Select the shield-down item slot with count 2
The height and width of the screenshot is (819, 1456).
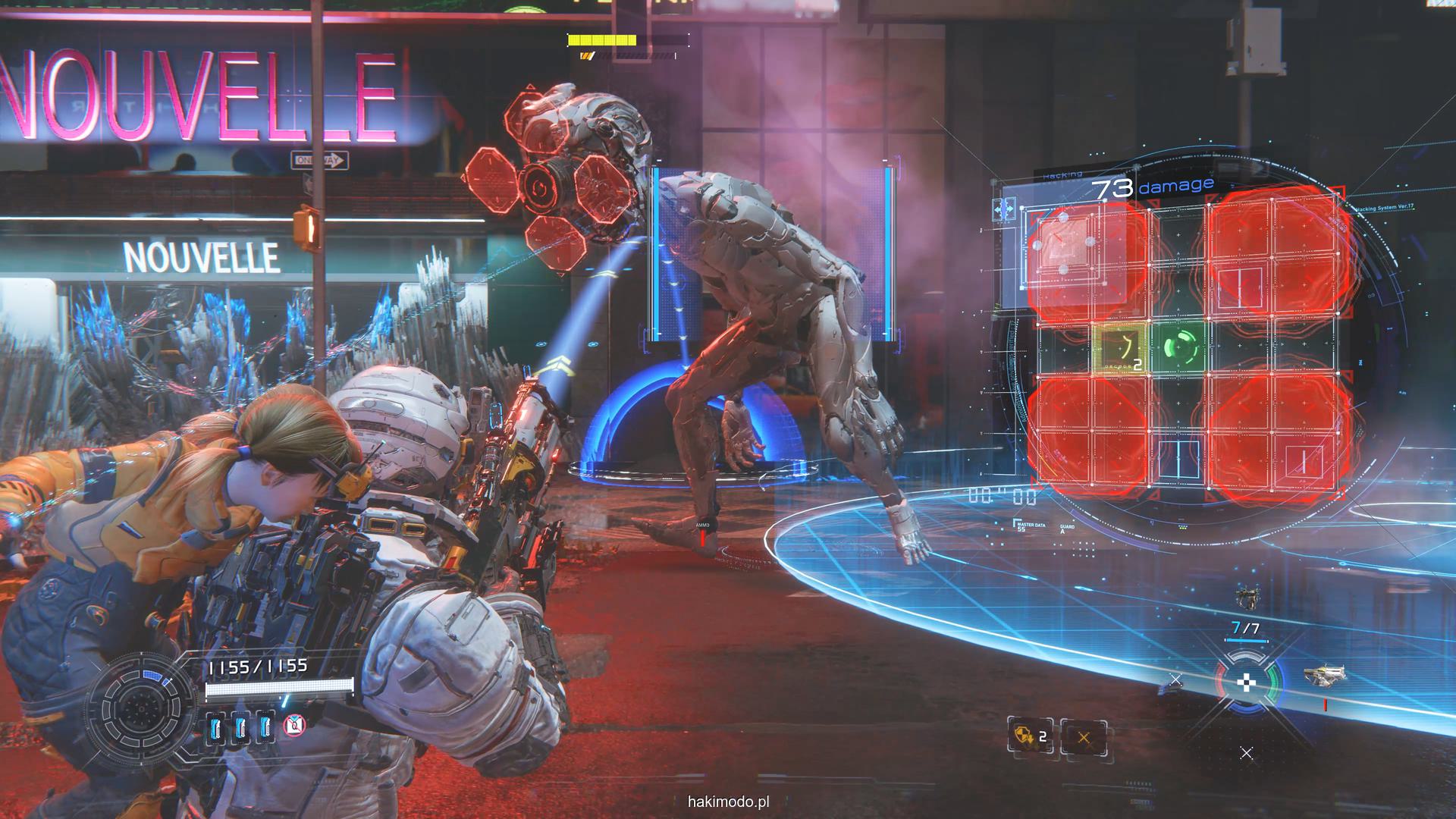[1031, 736]
